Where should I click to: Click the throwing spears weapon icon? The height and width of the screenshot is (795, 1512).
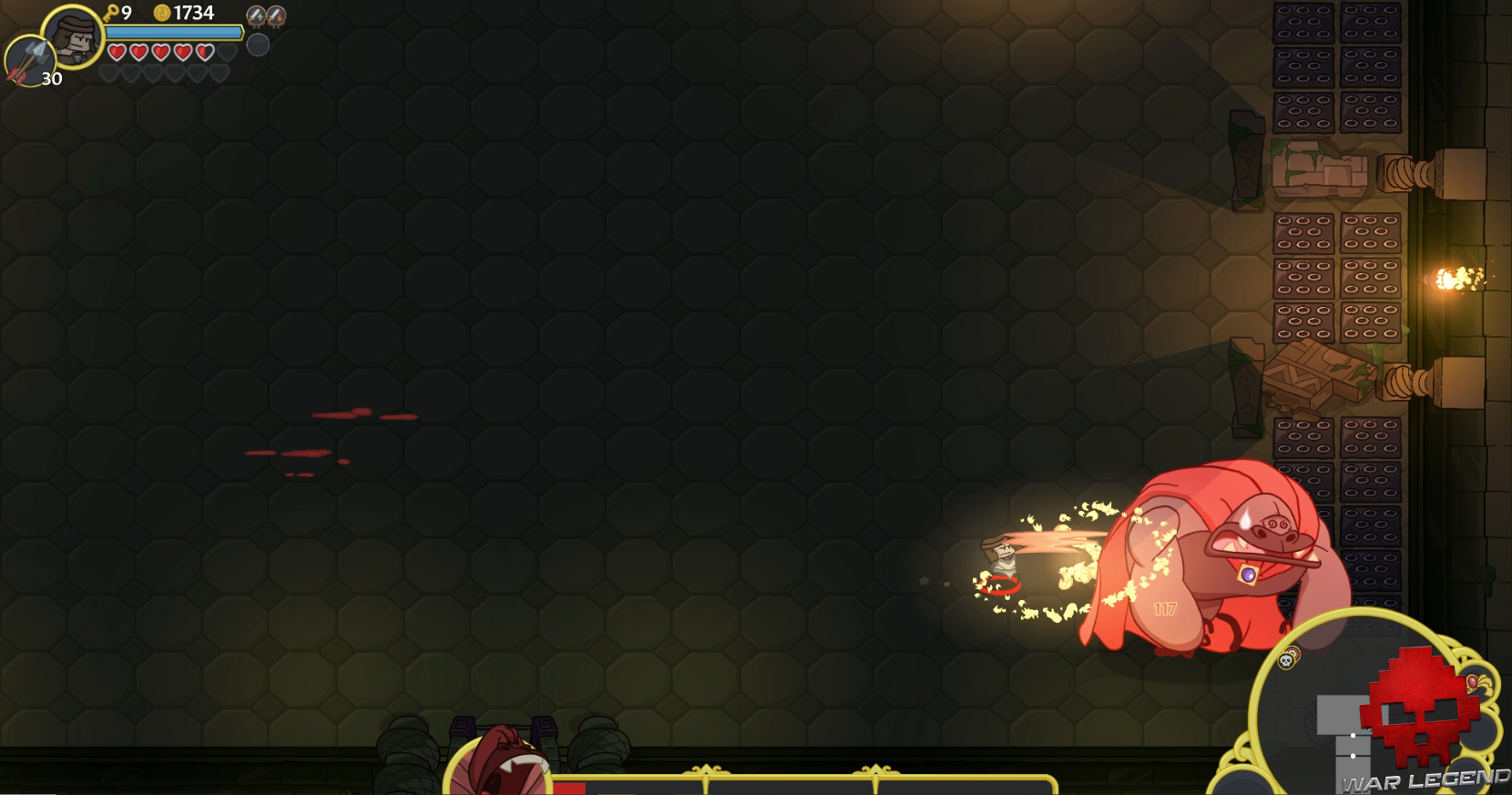point(30,61)
